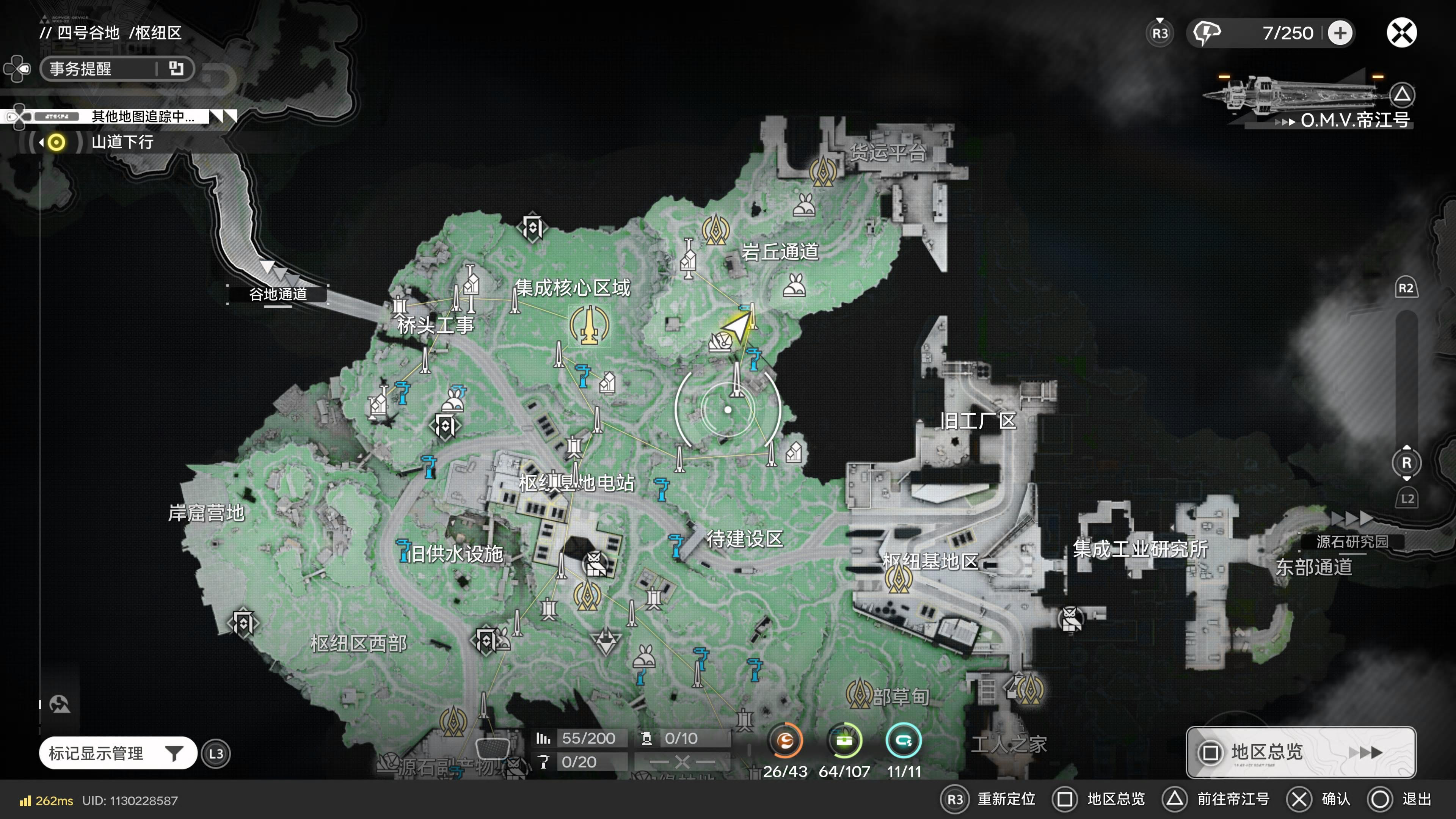Open the 地区总览 region overview

(1300, 752)
